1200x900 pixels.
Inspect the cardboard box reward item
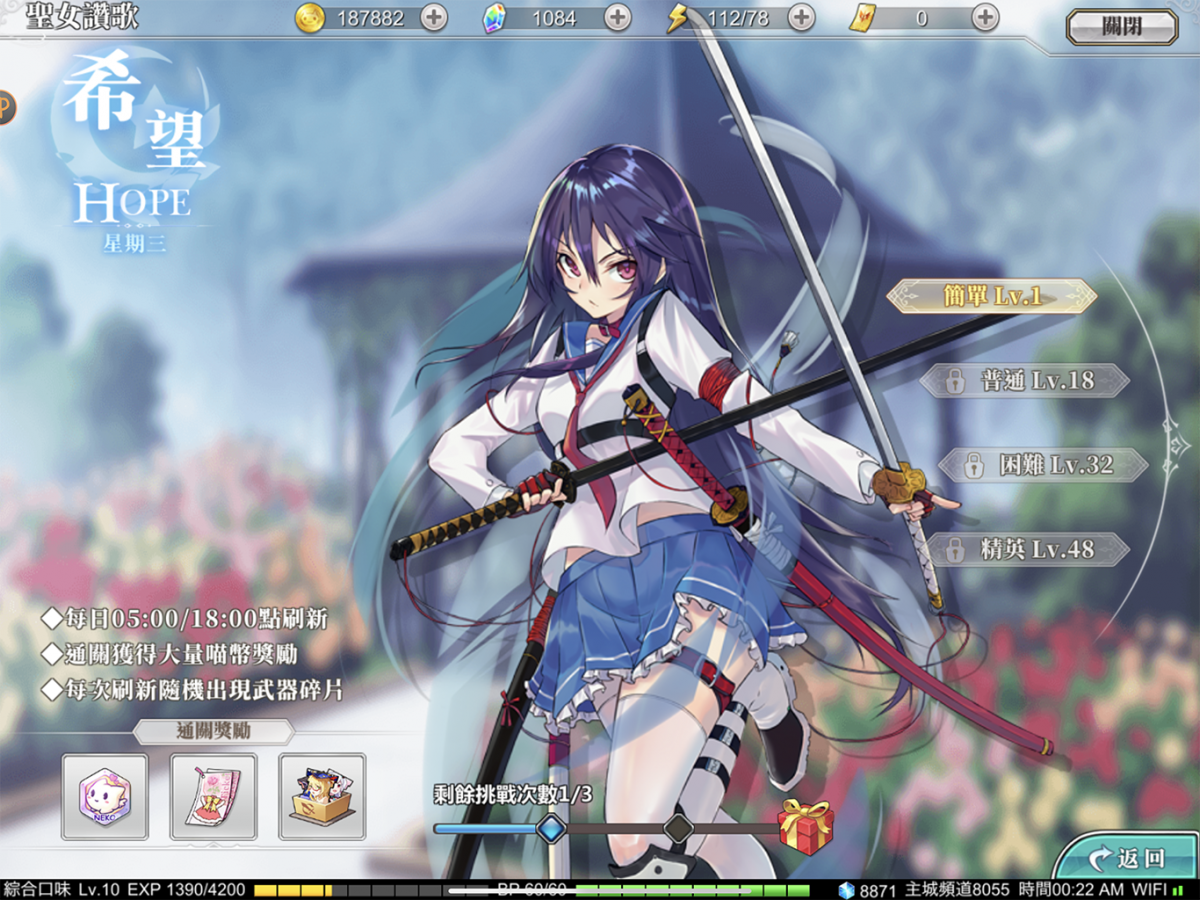coord(321,796)
